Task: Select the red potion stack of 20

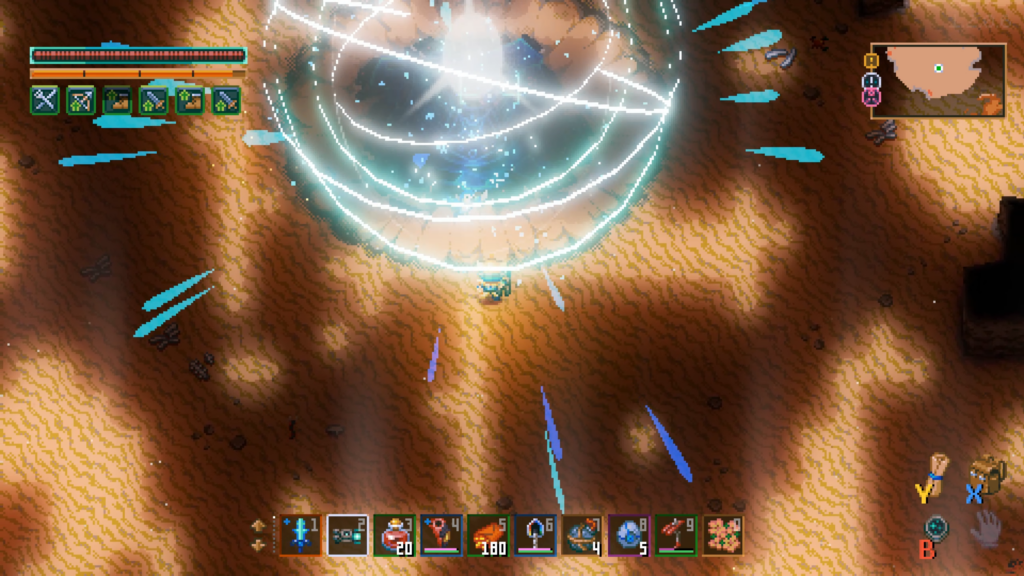Action: 394,535
